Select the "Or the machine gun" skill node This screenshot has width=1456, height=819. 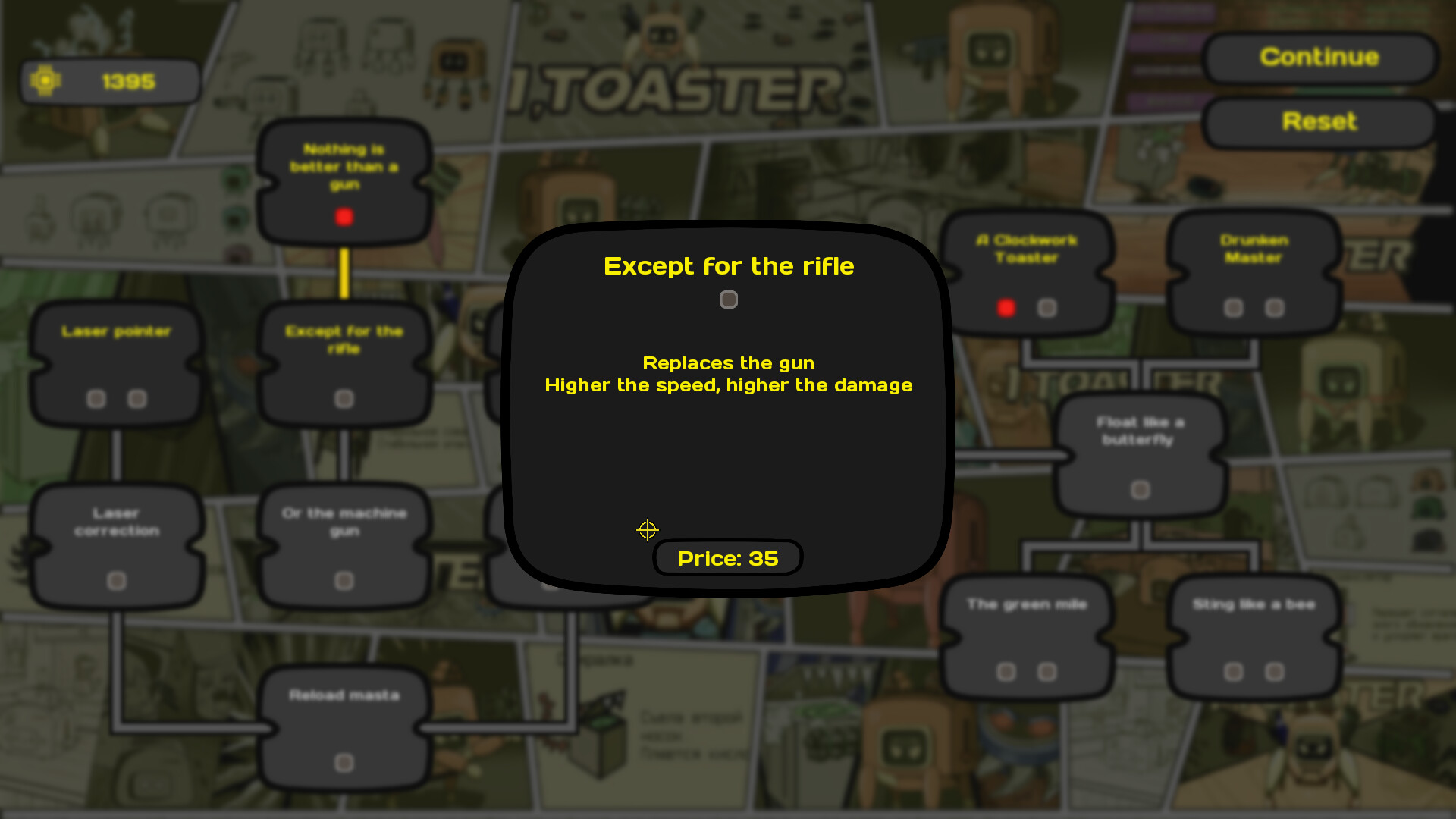(343, 522)
